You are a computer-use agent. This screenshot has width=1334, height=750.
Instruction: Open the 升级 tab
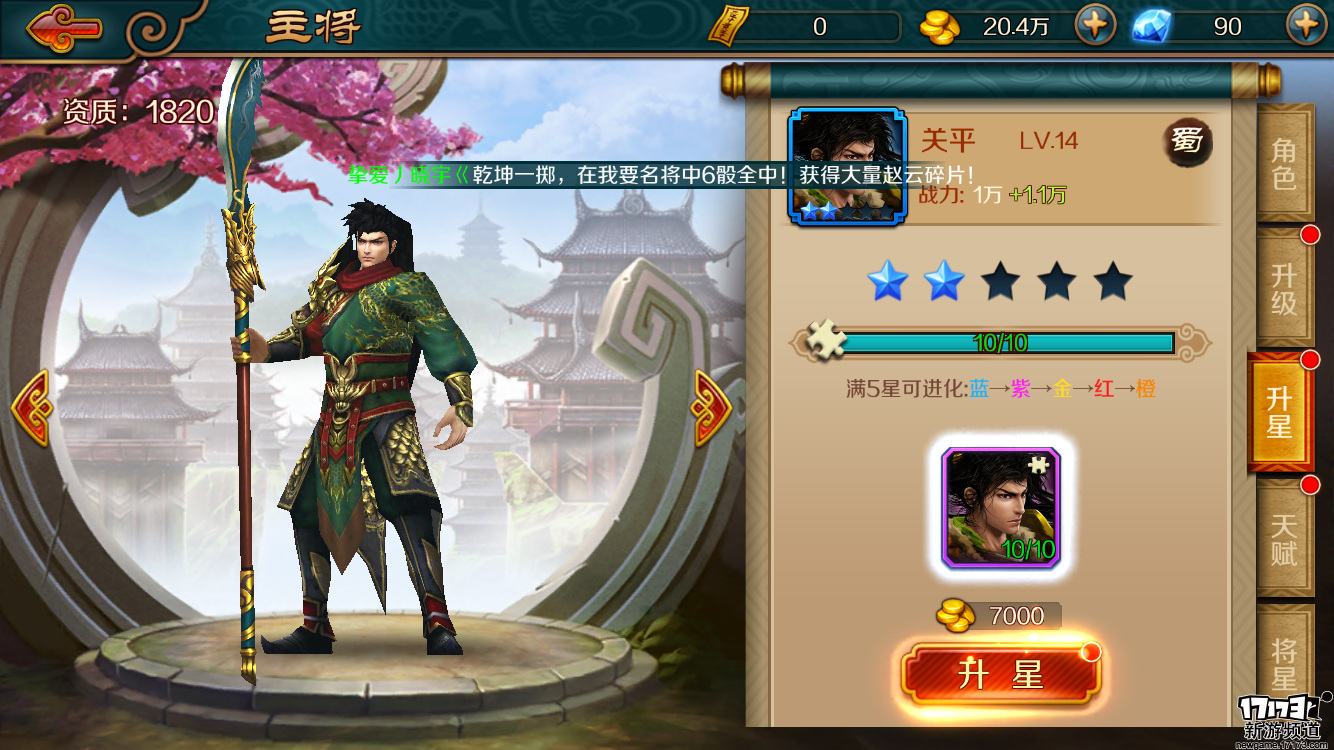[x=1283, y=289]
